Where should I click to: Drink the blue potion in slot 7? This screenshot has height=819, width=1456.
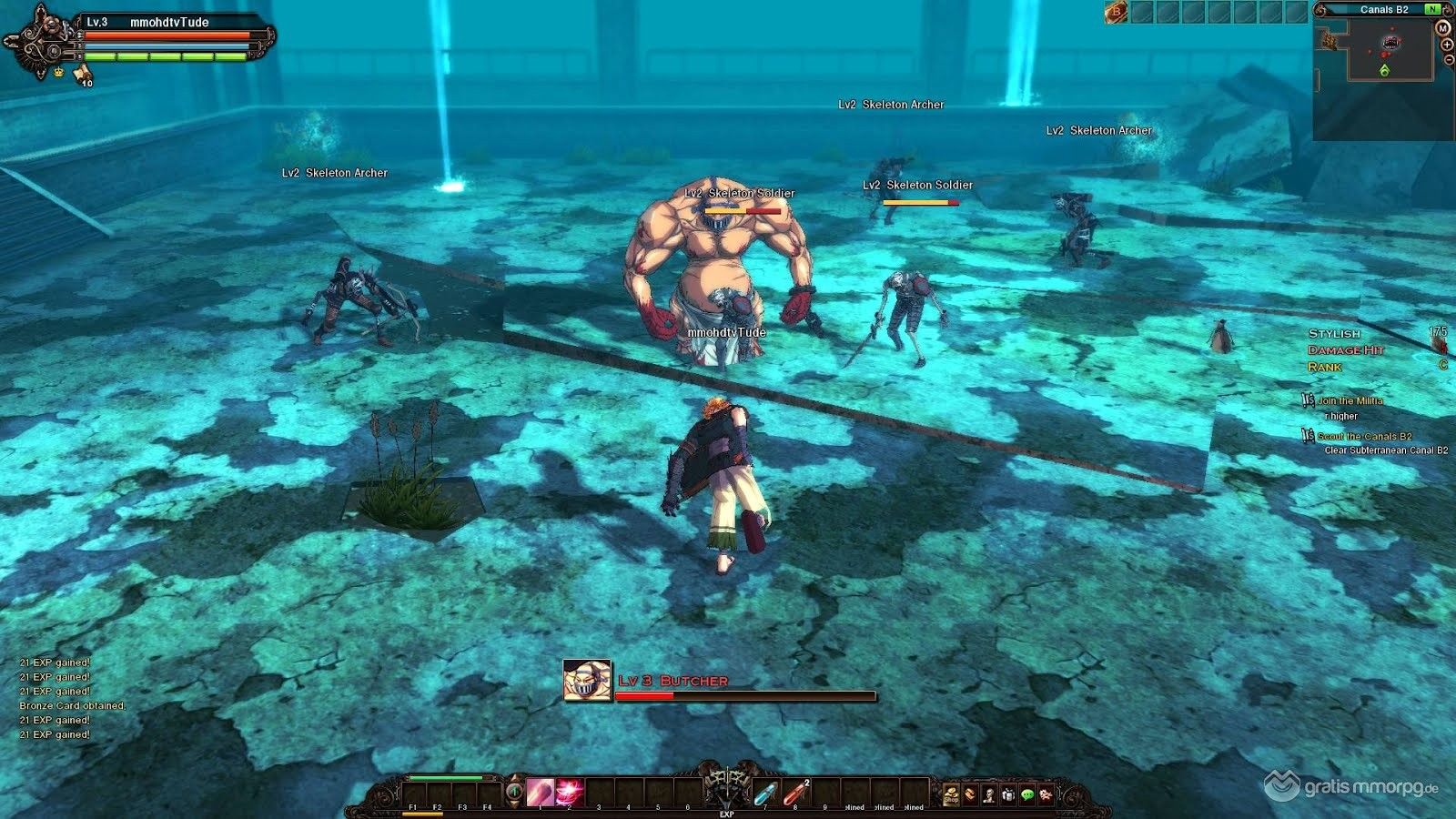pos(765,793)
